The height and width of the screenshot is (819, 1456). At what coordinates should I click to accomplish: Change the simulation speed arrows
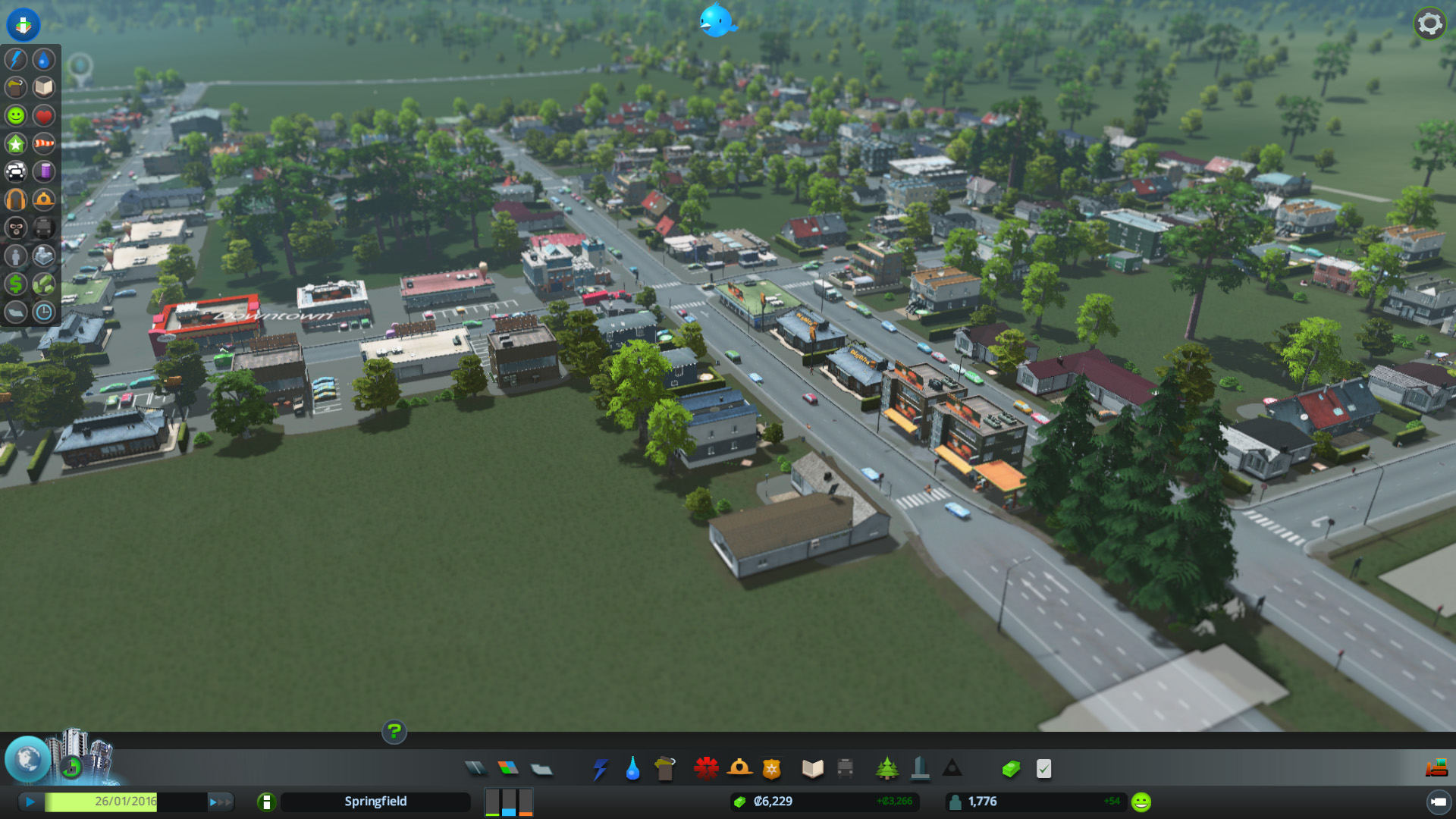point(220,802)
